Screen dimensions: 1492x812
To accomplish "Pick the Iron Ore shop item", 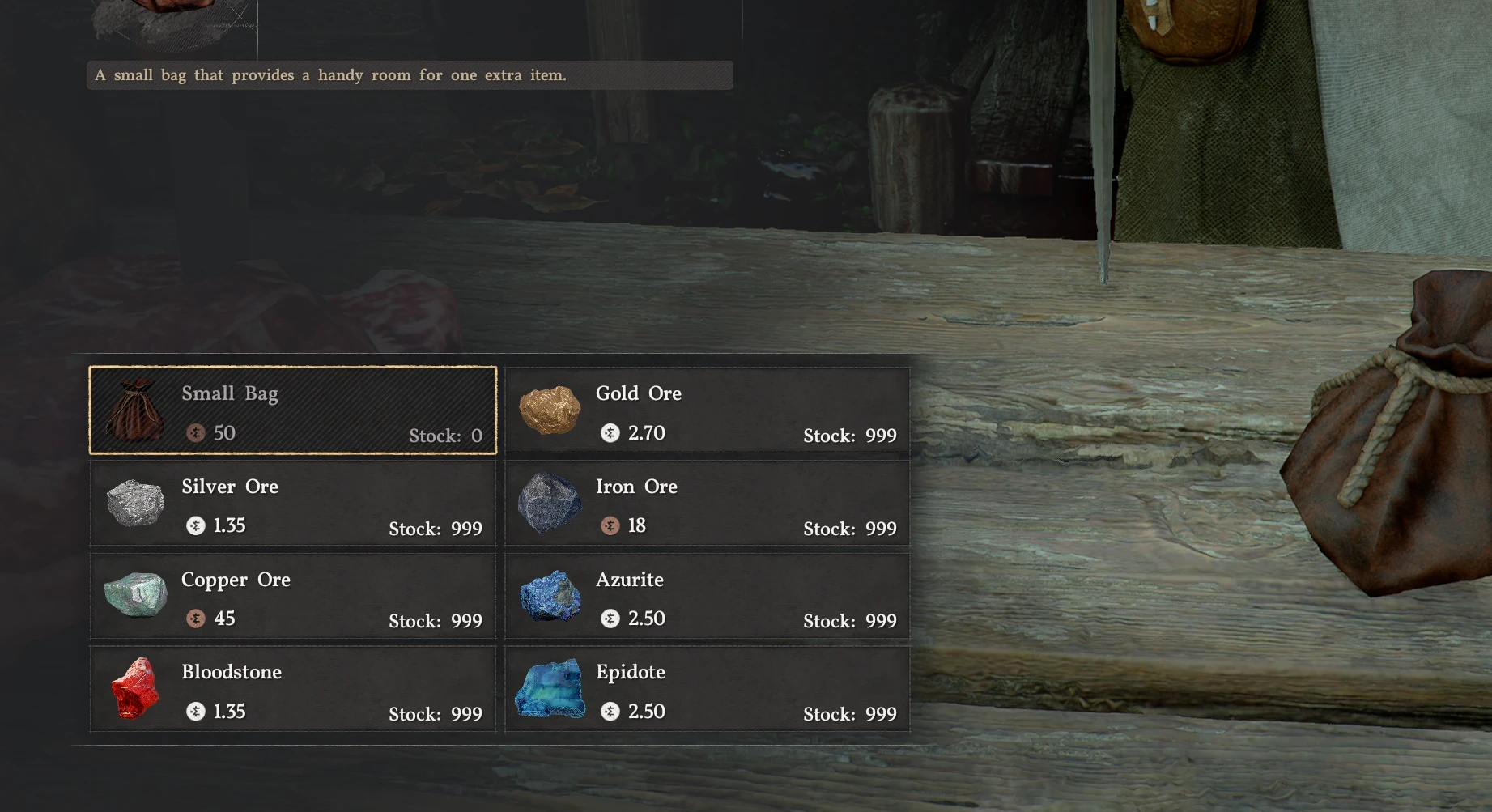I will pos(707,504).
